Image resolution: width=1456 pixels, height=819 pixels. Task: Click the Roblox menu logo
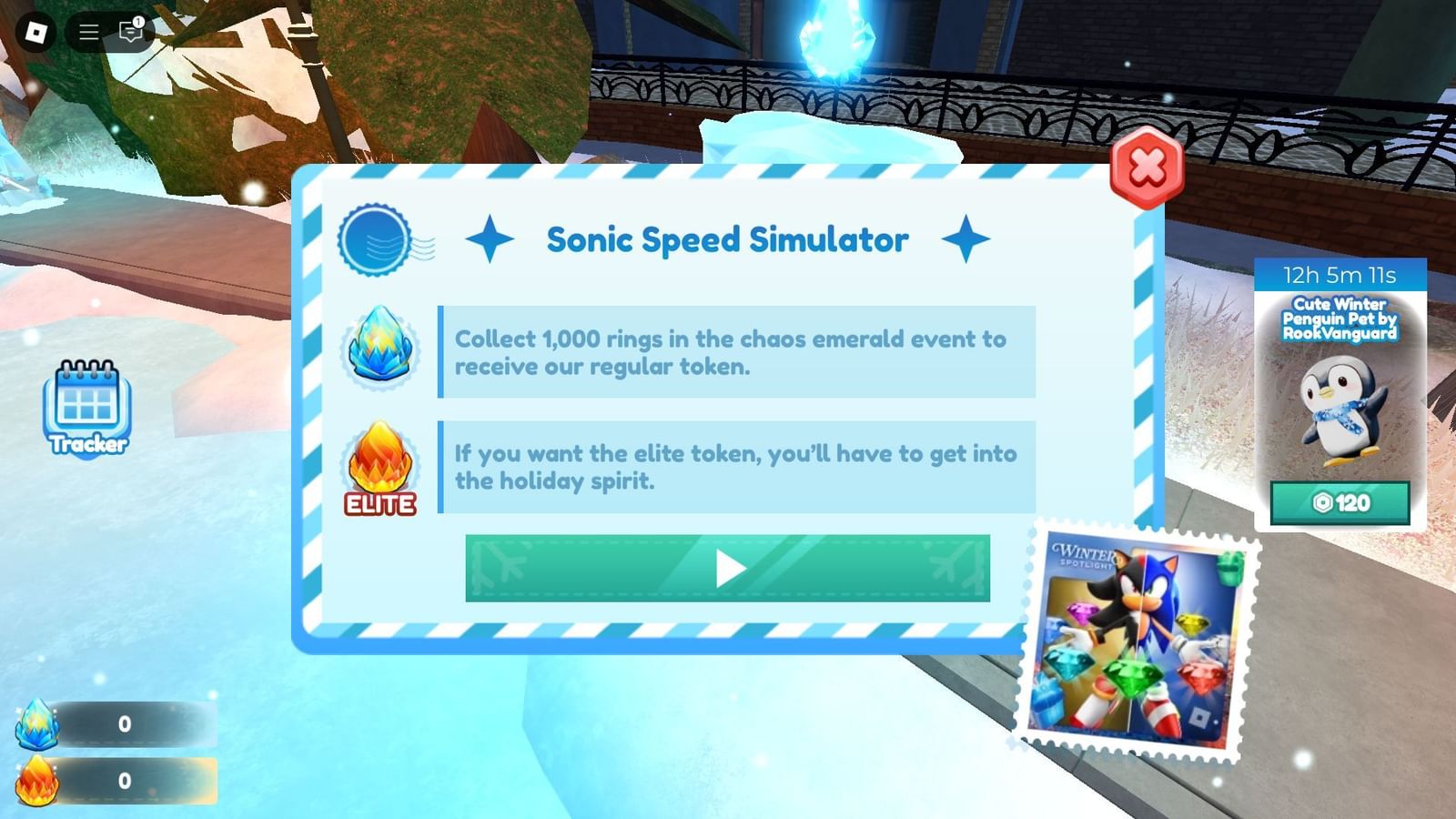point(36,32)
